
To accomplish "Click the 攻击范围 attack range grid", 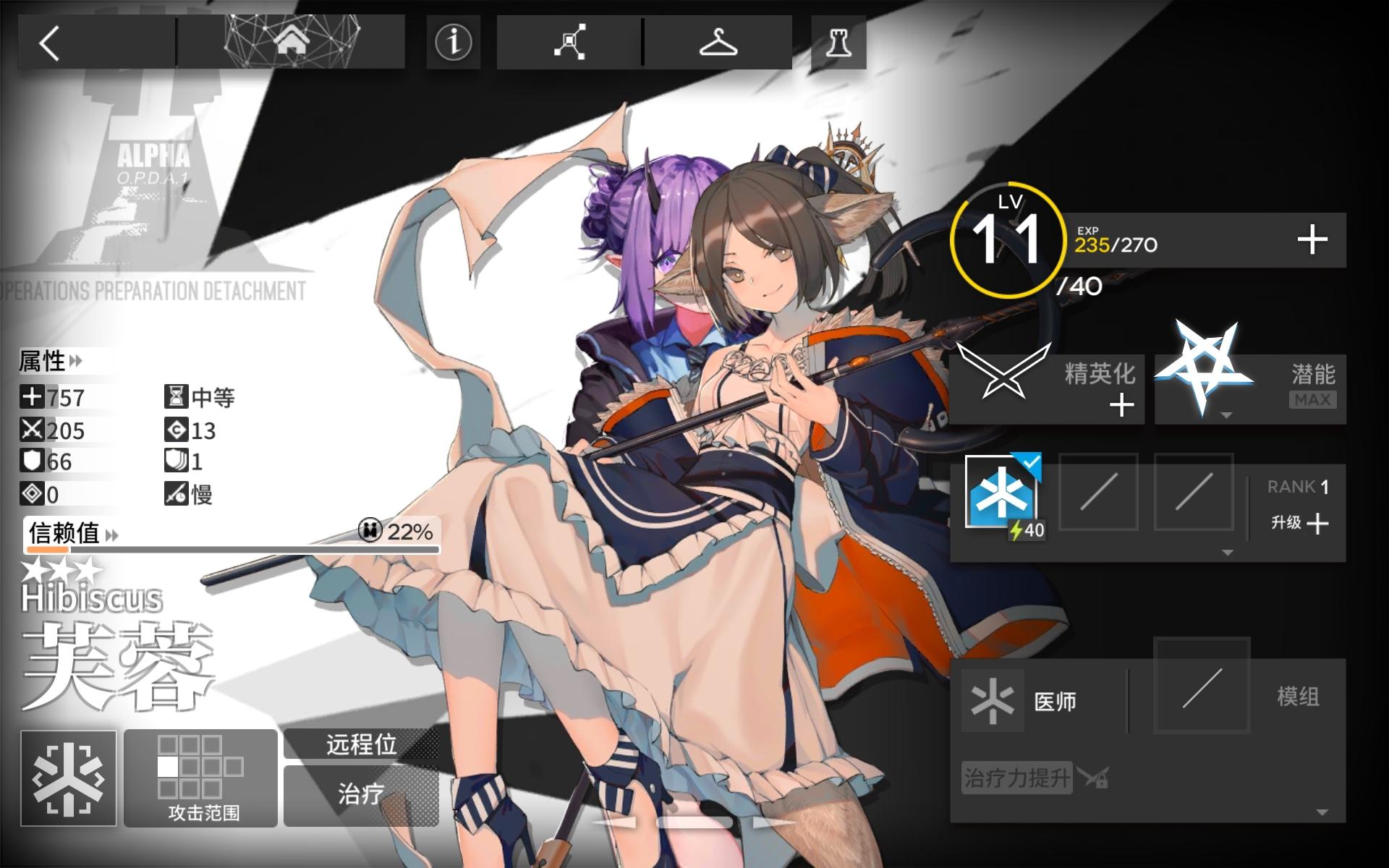I will click(x=200, y=778).
